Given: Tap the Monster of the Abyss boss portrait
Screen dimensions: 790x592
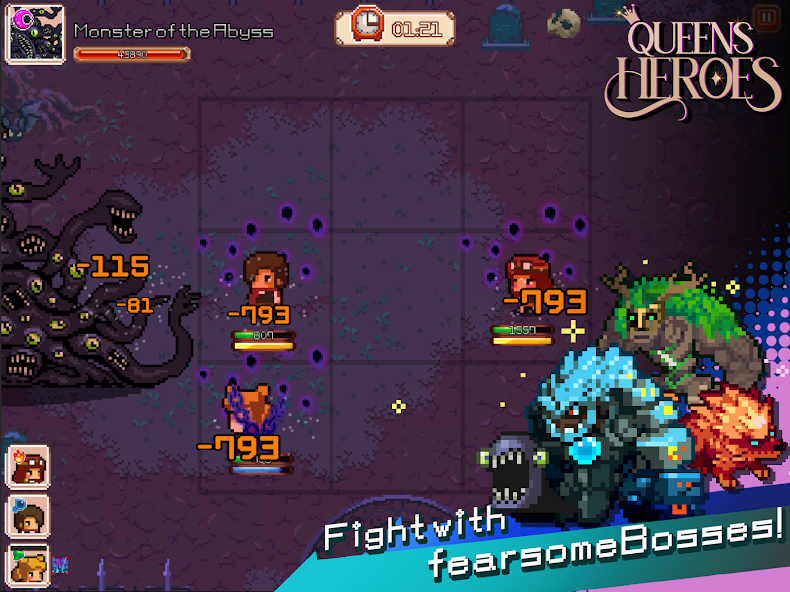Looking at the screenshot, I should click(x=36, y=33).
